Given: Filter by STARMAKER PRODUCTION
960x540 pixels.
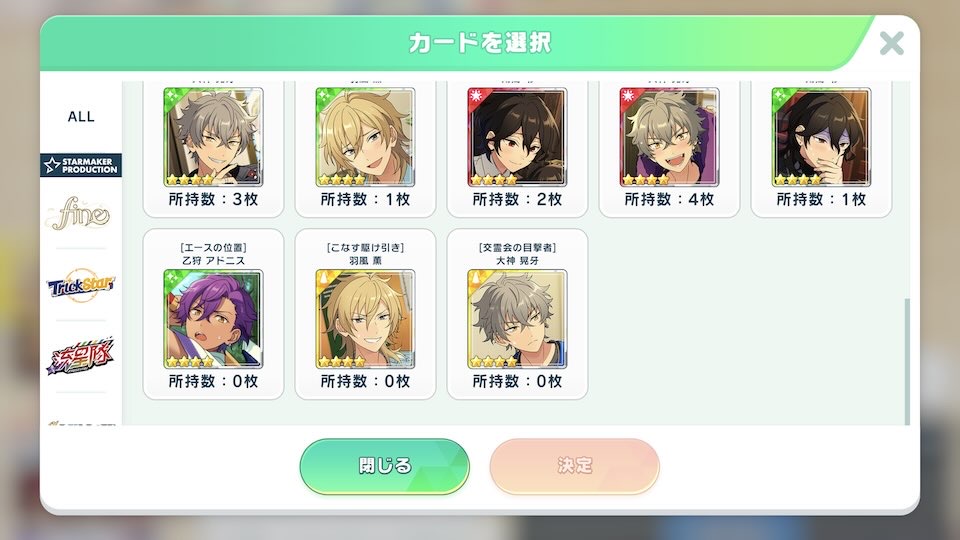Looking at the screenshot, I should click(x=81, y=165).
